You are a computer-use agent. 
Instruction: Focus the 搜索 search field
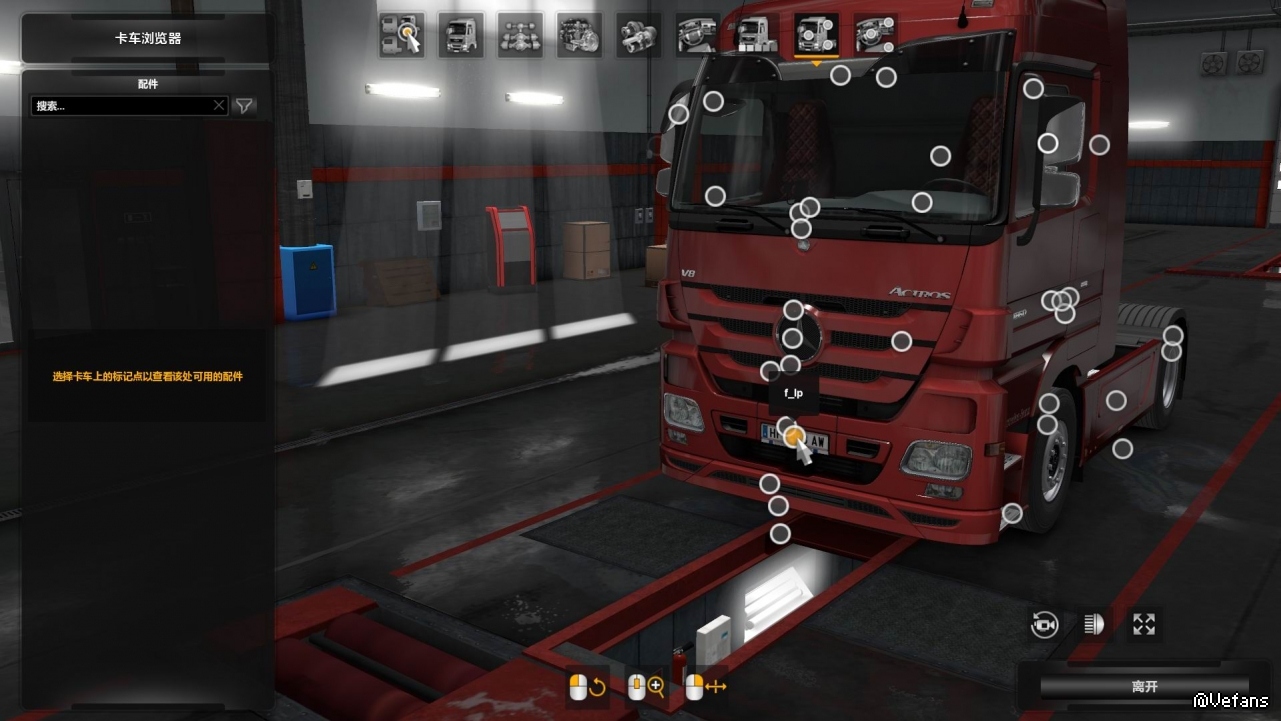tap(120, 105)
